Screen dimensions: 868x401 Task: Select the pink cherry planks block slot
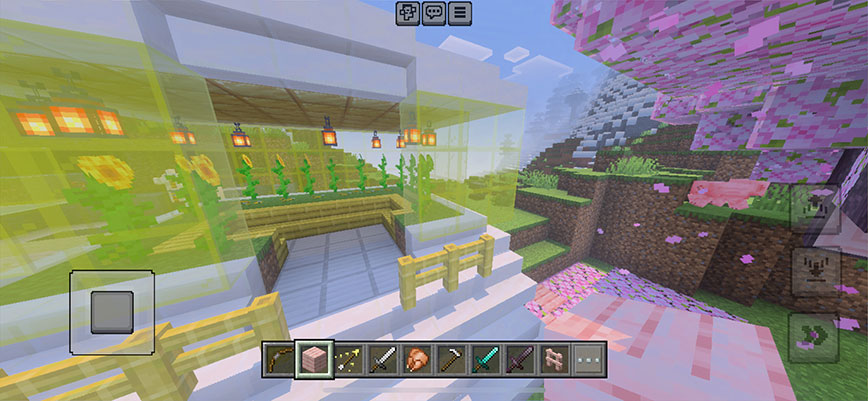pos(312,360)
